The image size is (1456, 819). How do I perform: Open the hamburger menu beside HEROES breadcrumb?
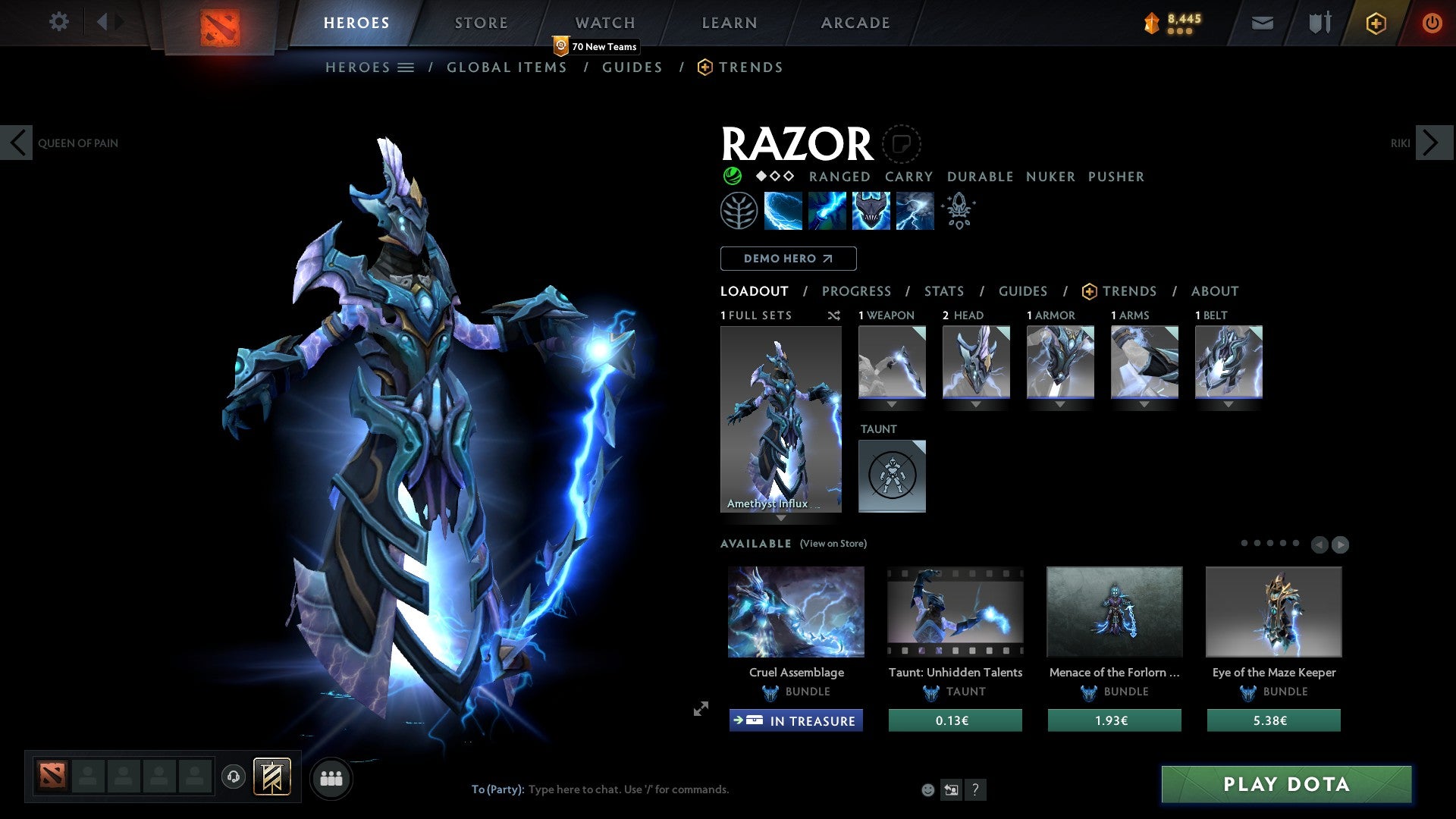coord(406,67)
